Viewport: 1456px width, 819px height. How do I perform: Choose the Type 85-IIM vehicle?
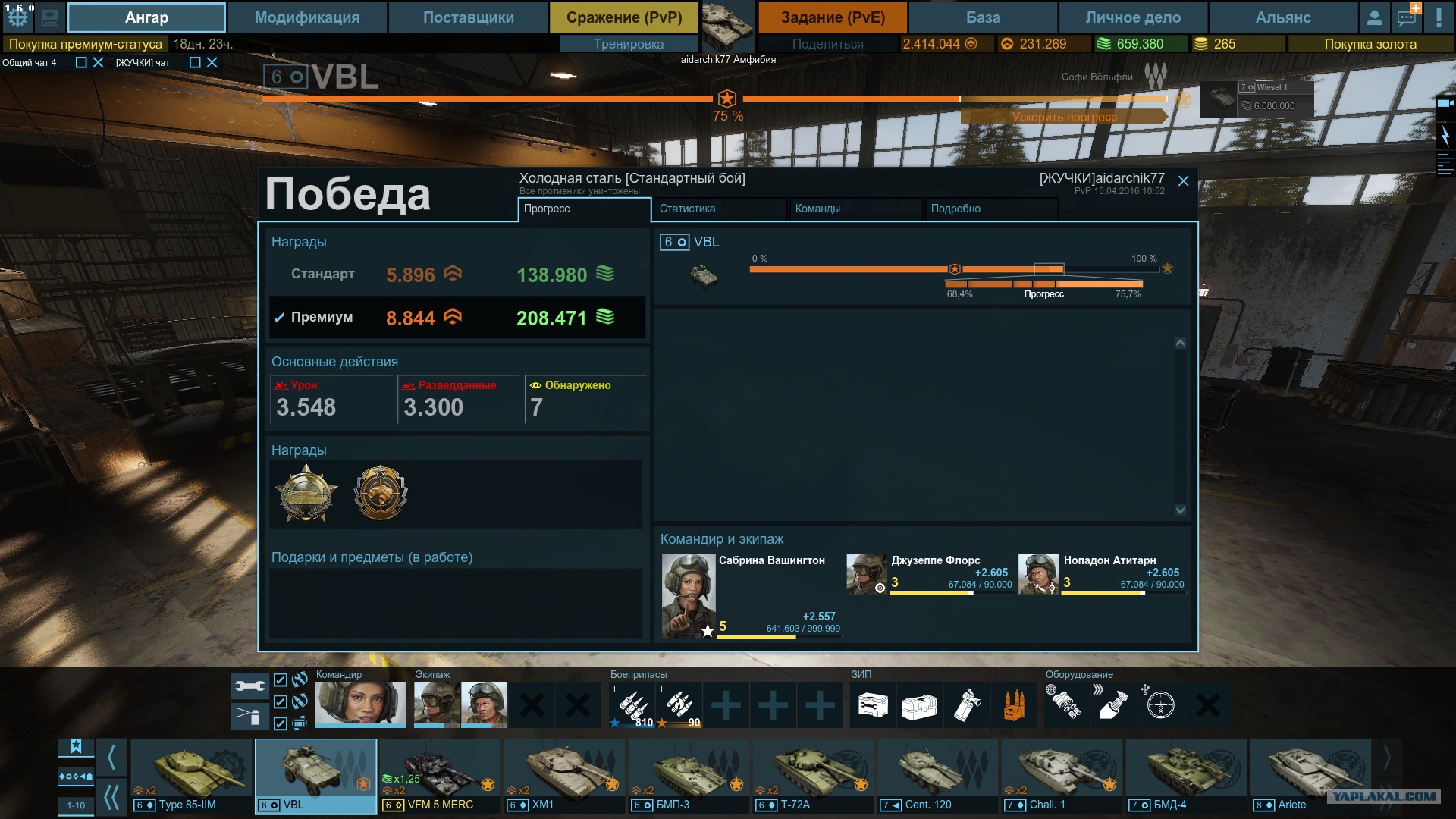pos(191,775)
